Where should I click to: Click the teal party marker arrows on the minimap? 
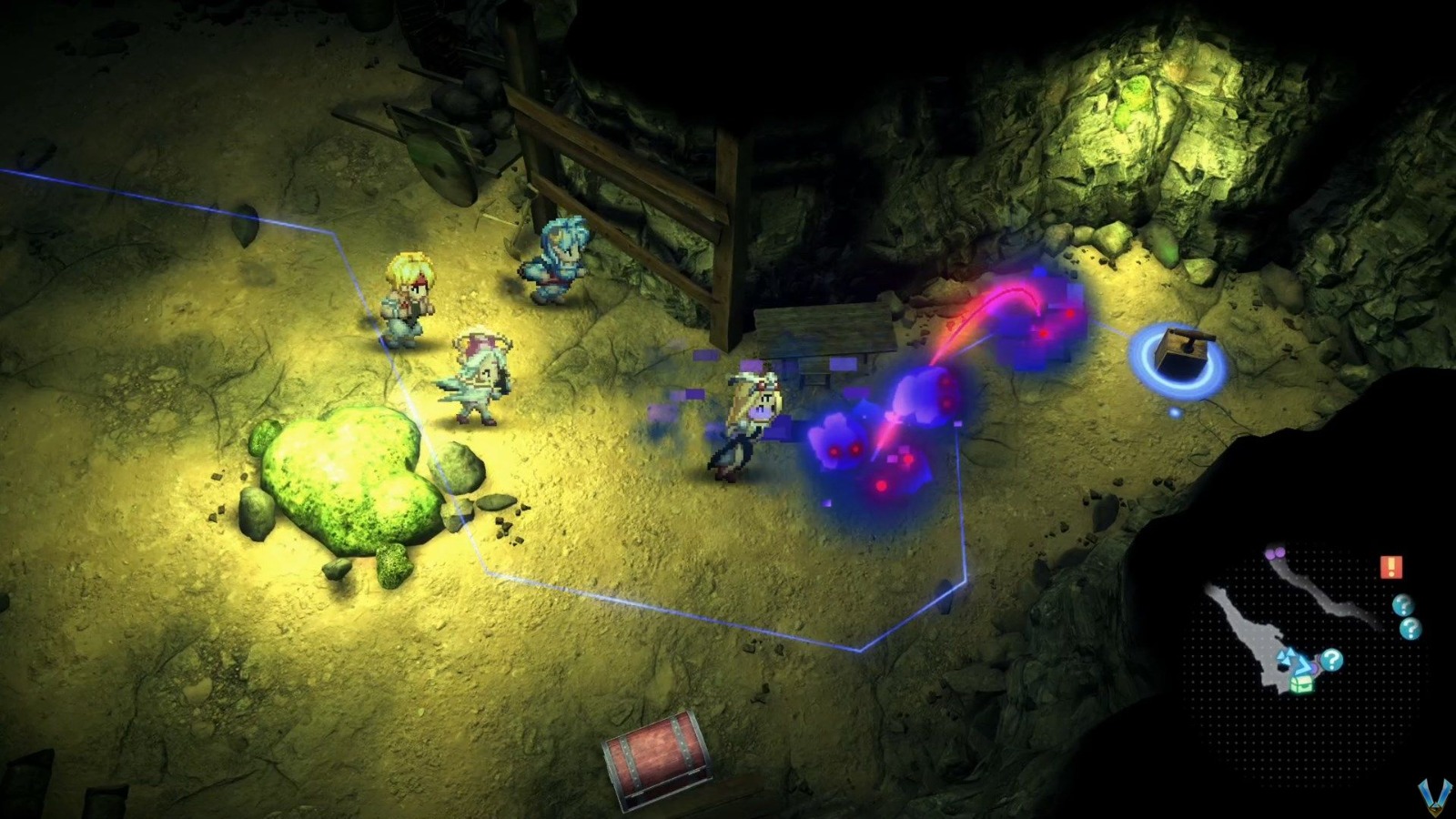[1287, 657]
